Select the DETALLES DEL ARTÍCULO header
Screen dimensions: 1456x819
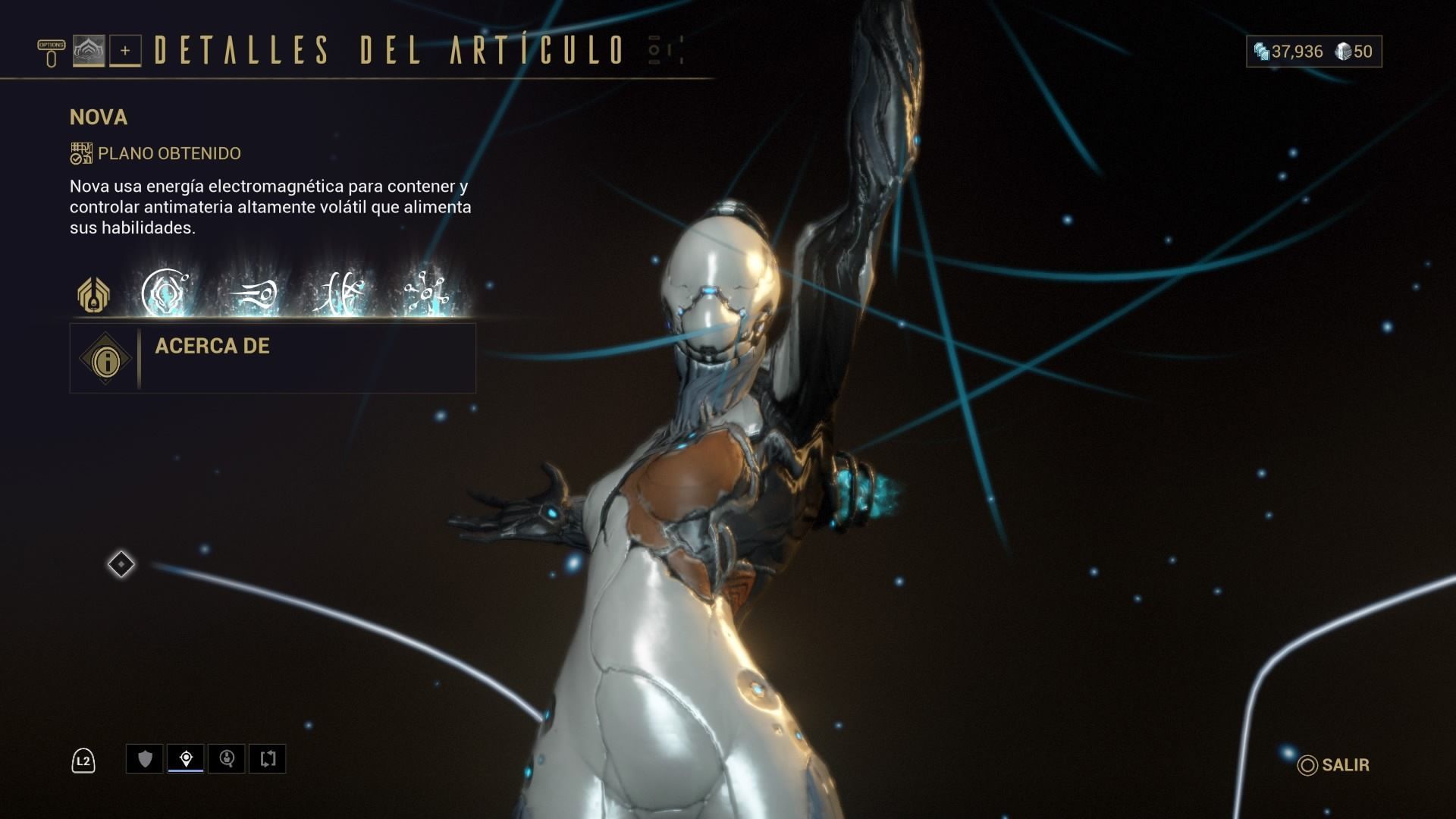[387, 52]
